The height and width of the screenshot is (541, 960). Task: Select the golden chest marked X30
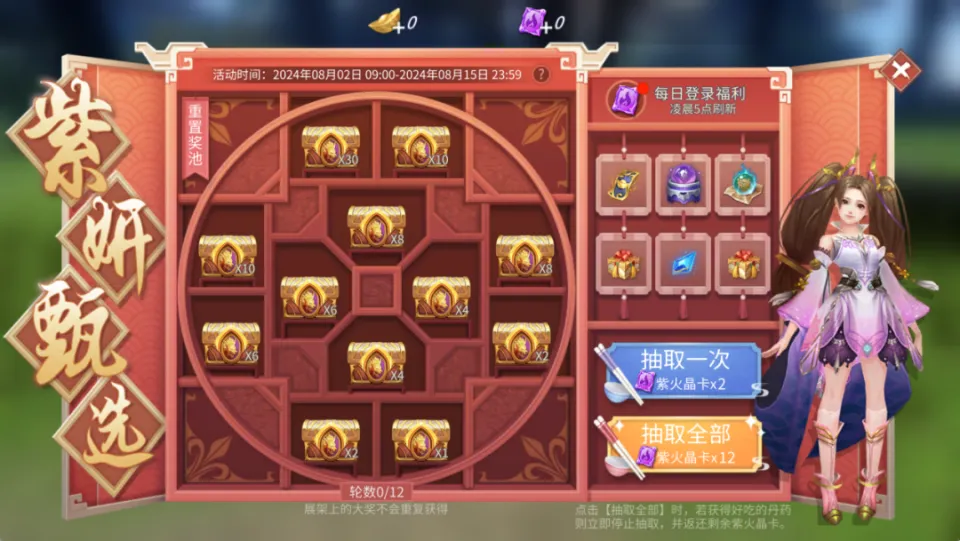click(x=331, y=147)
